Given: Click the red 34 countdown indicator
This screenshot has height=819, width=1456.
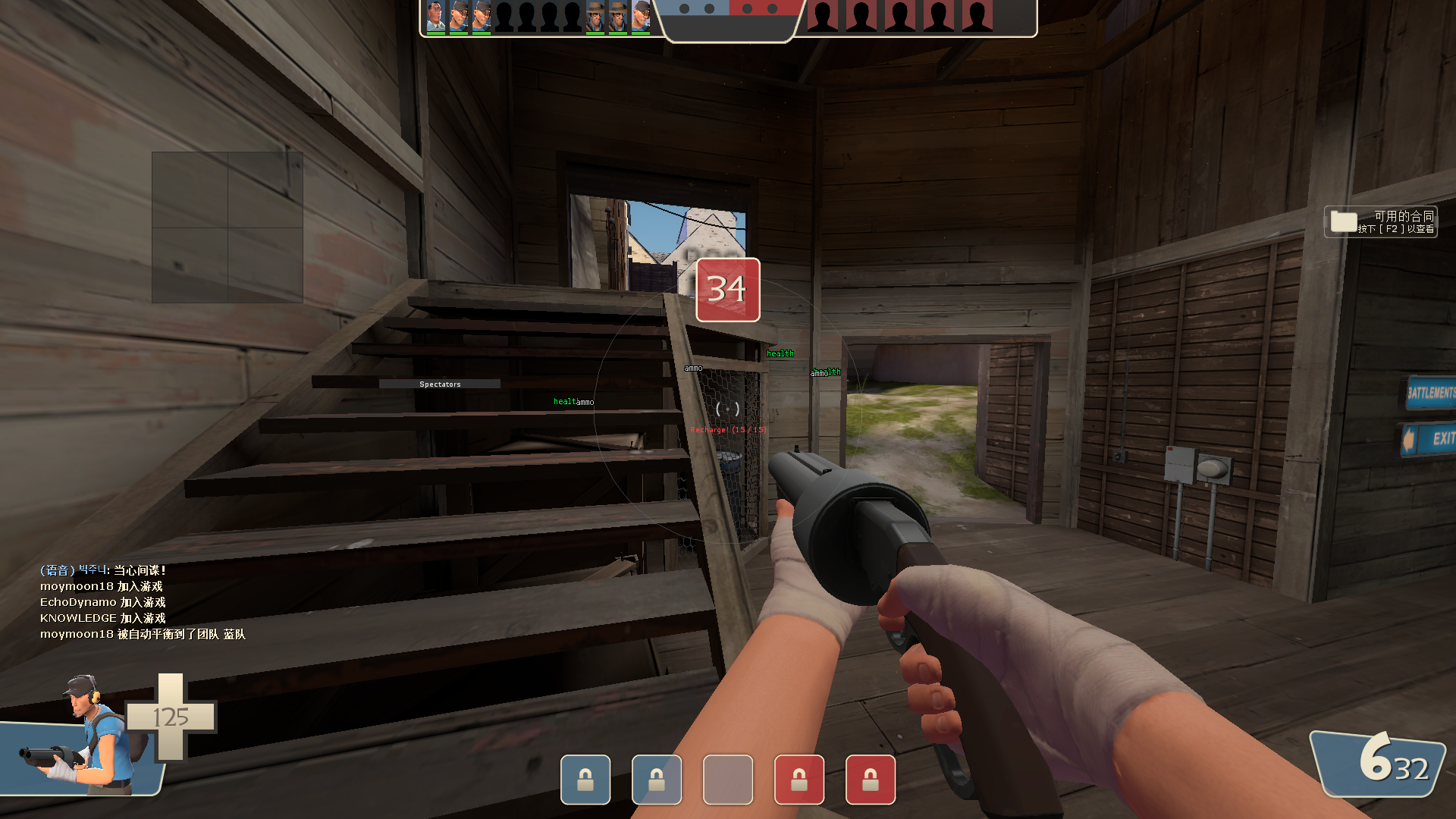Looking at the screenshot, I should 727,290.
